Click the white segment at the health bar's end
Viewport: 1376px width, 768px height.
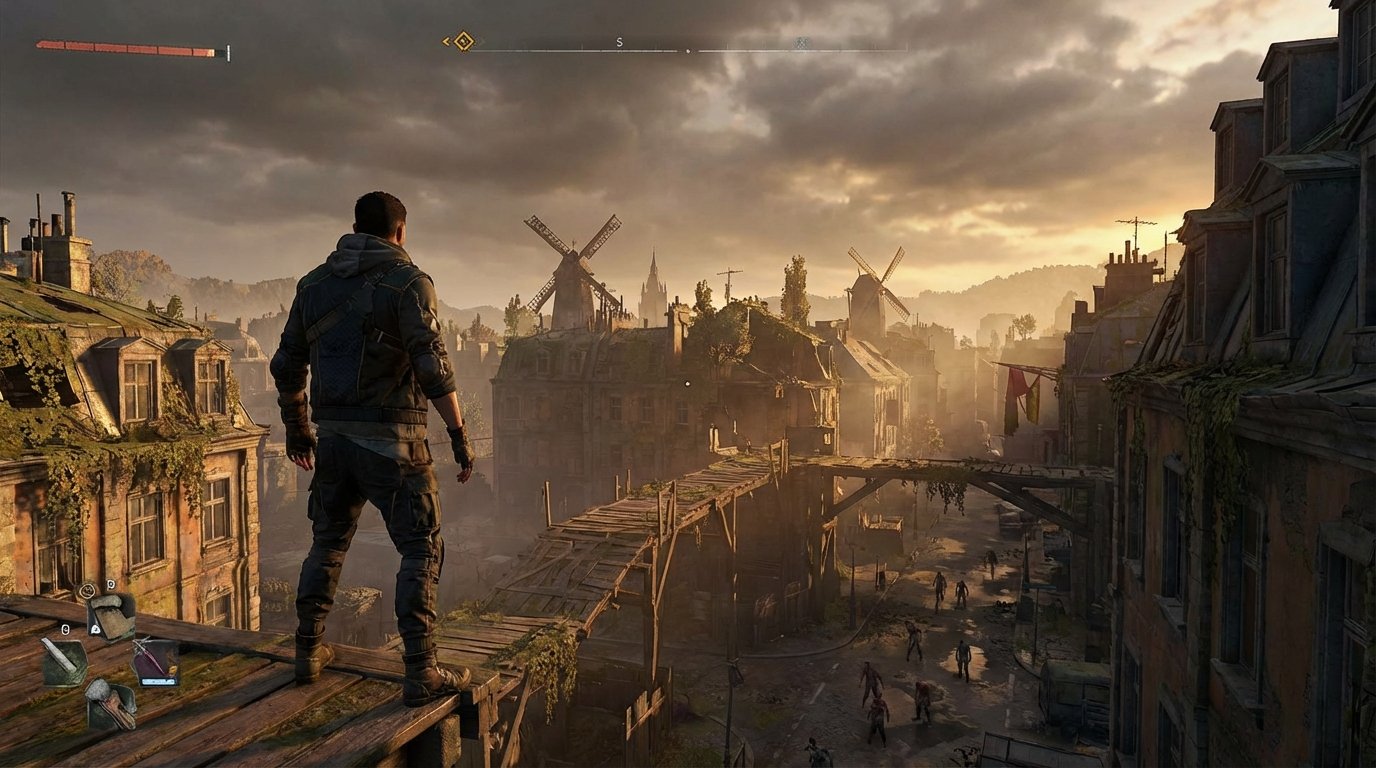[229, 50]
